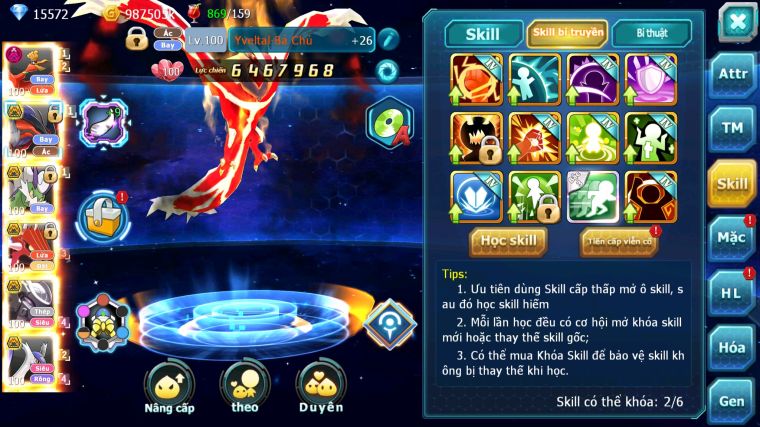Viewport: 760px width, 427px height.
Task: Edit the Yveltal name with pencil icon
Action: (x=388, y=40)
